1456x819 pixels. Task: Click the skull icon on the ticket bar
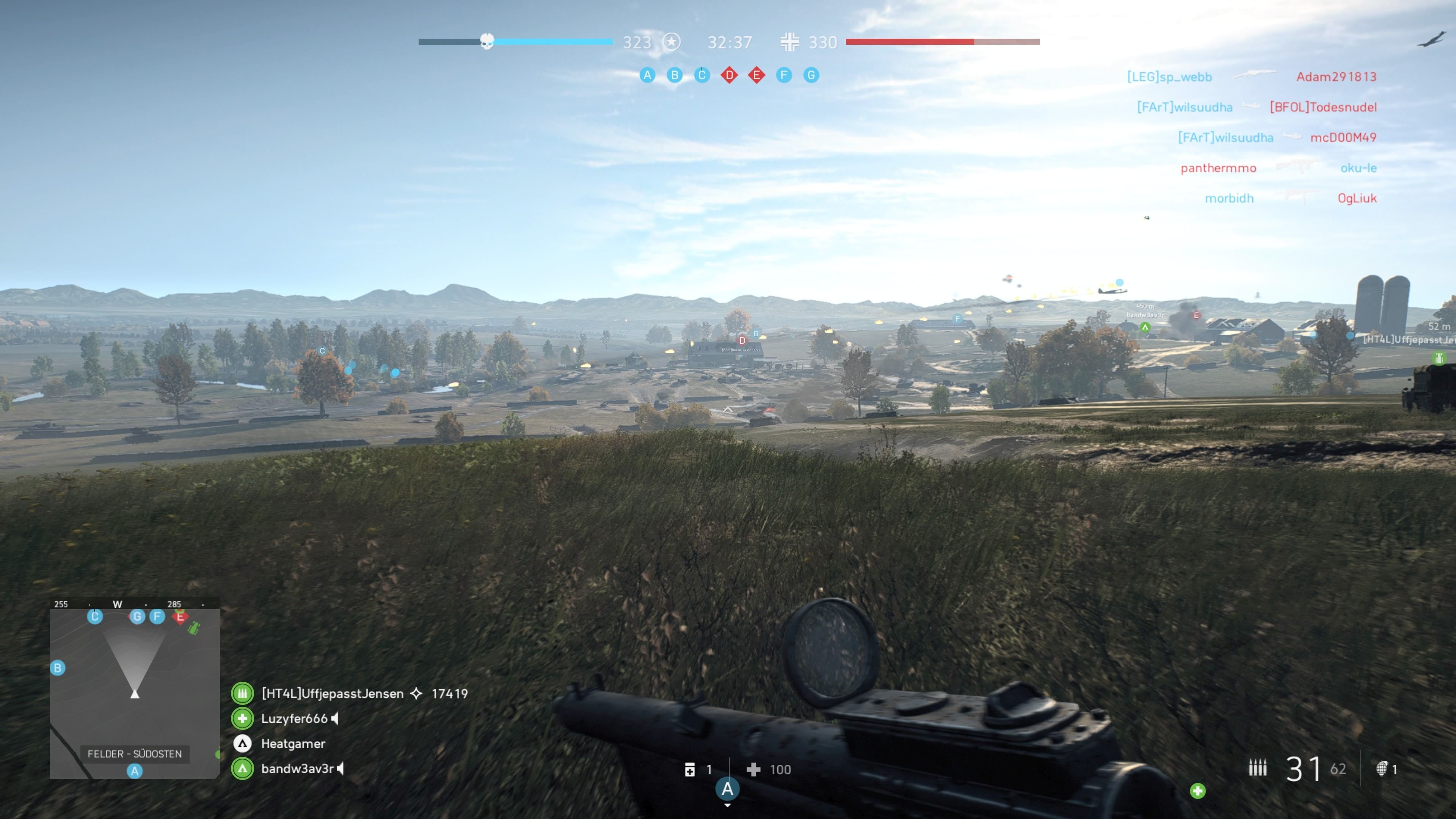(487, 41)
